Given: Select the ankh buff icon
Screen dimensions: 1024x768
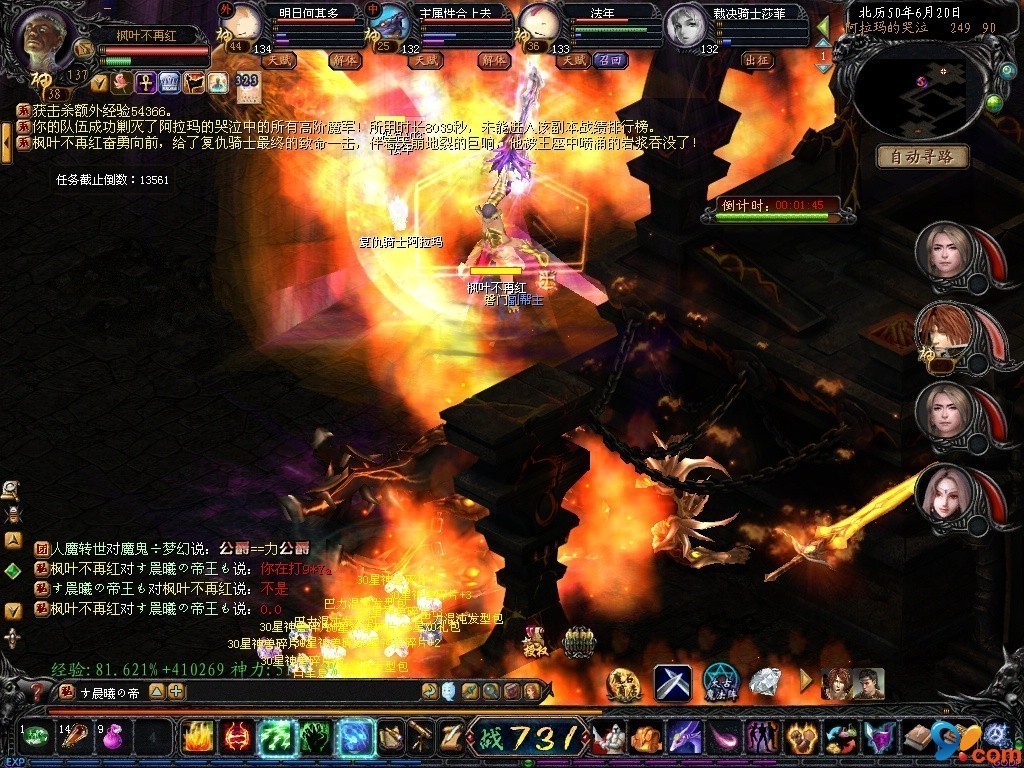Looking at the screenshot, I should click(x=145, y=81).
